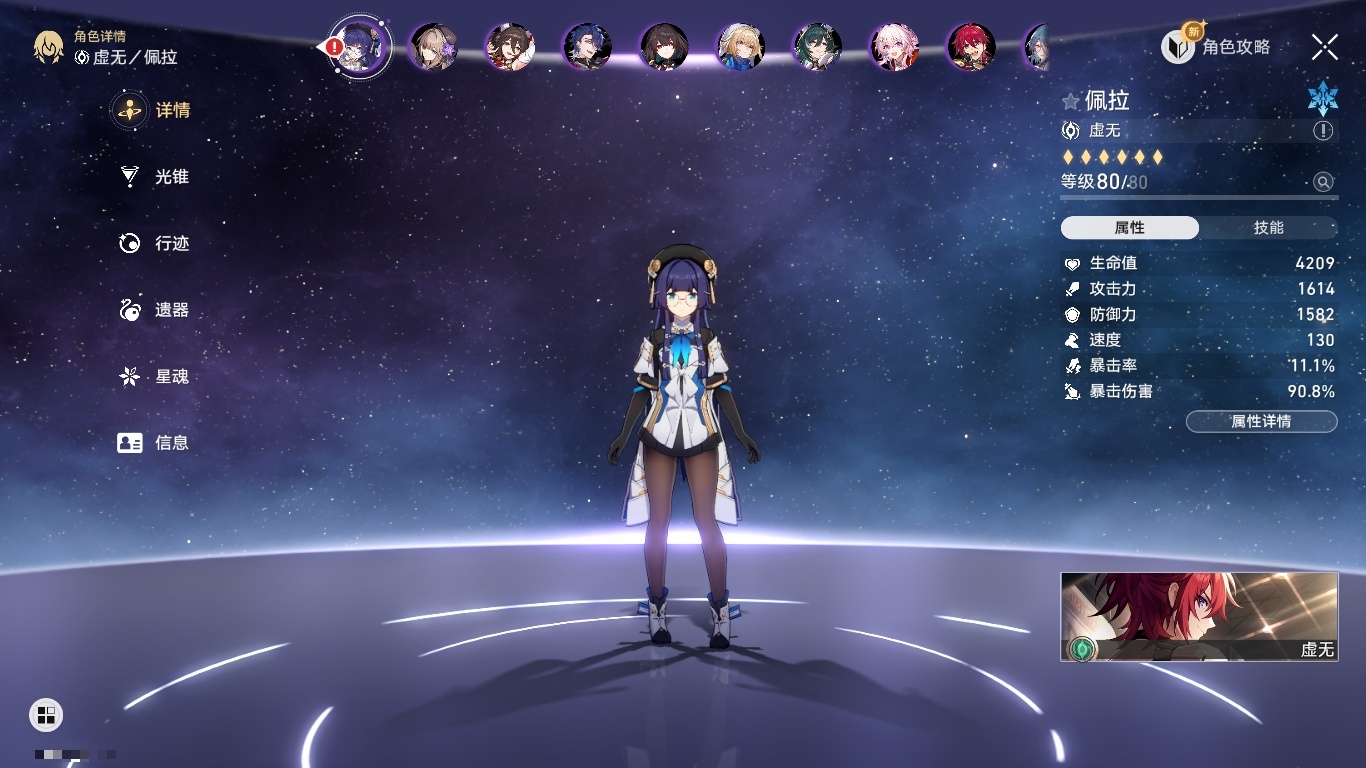Go to the 行迹 traces page
Viewport: 1366px width, 768px height.
(x=155, y=243)
